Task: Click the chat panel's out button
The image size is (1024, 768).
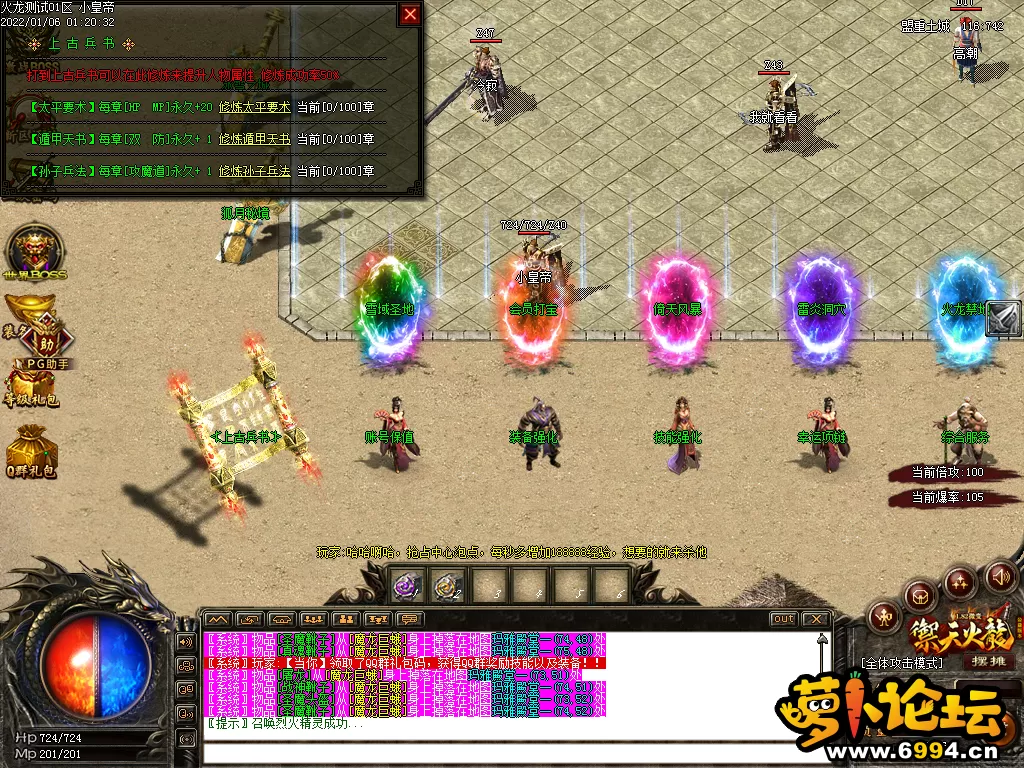Action: (783, 619)
